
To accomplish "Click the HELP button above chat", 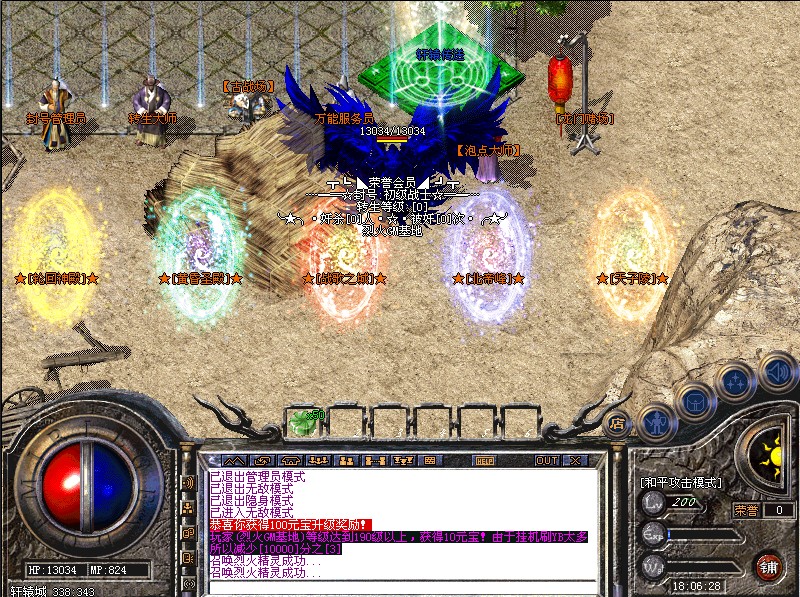I will click(x=485, y=461).
